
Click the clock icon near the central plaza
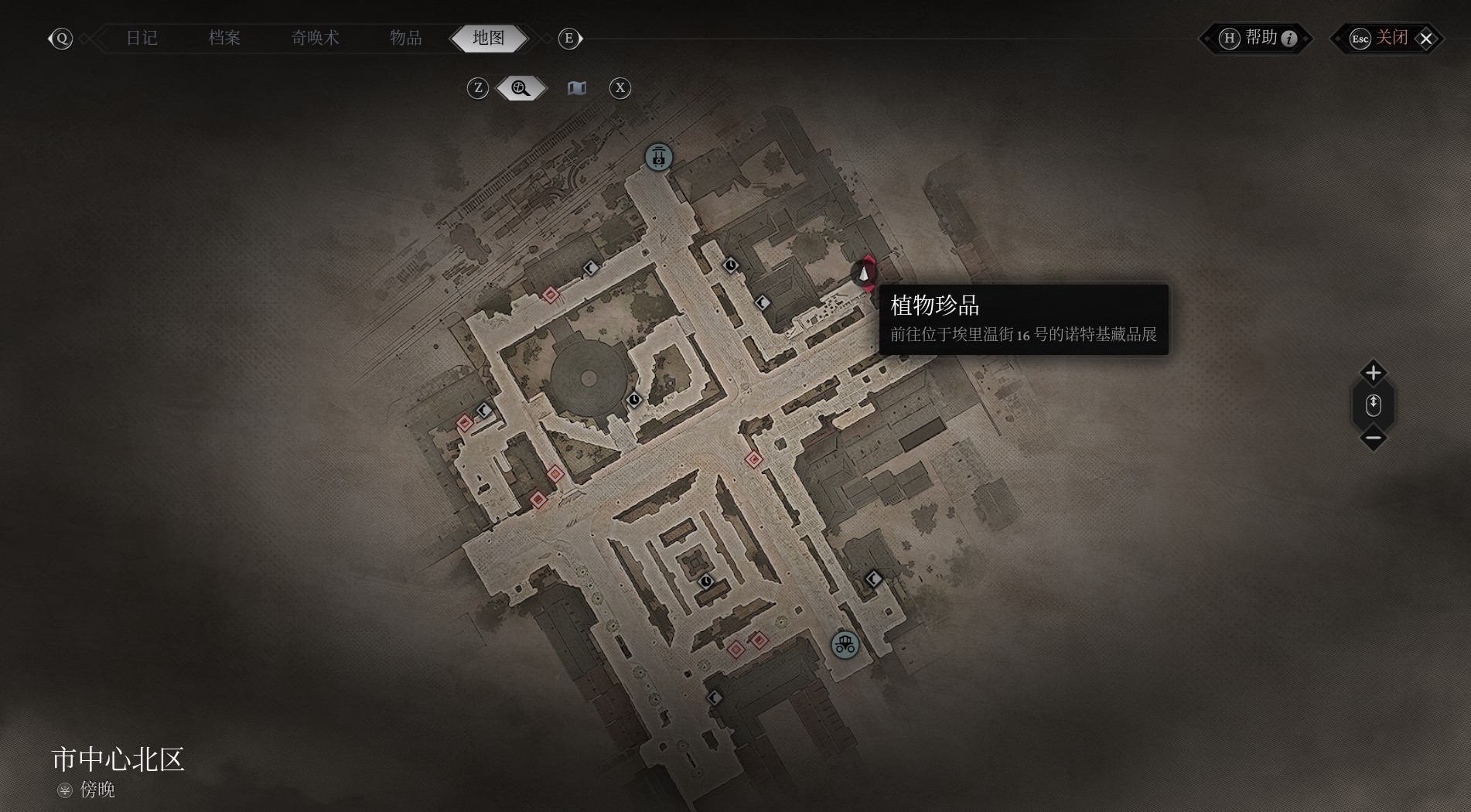(635, 398)
